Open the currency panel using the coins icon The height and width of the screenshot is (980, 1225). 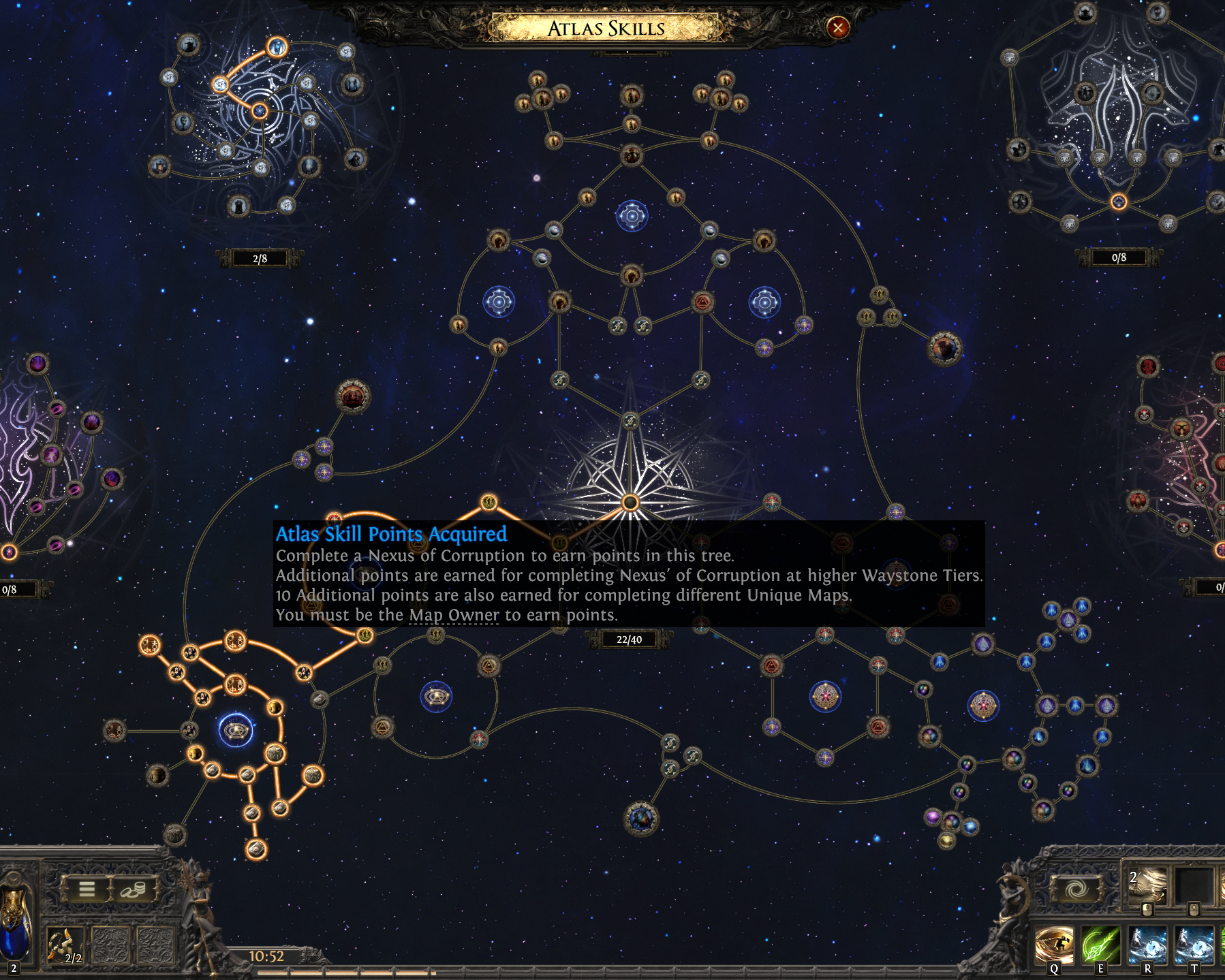point(134,889)
